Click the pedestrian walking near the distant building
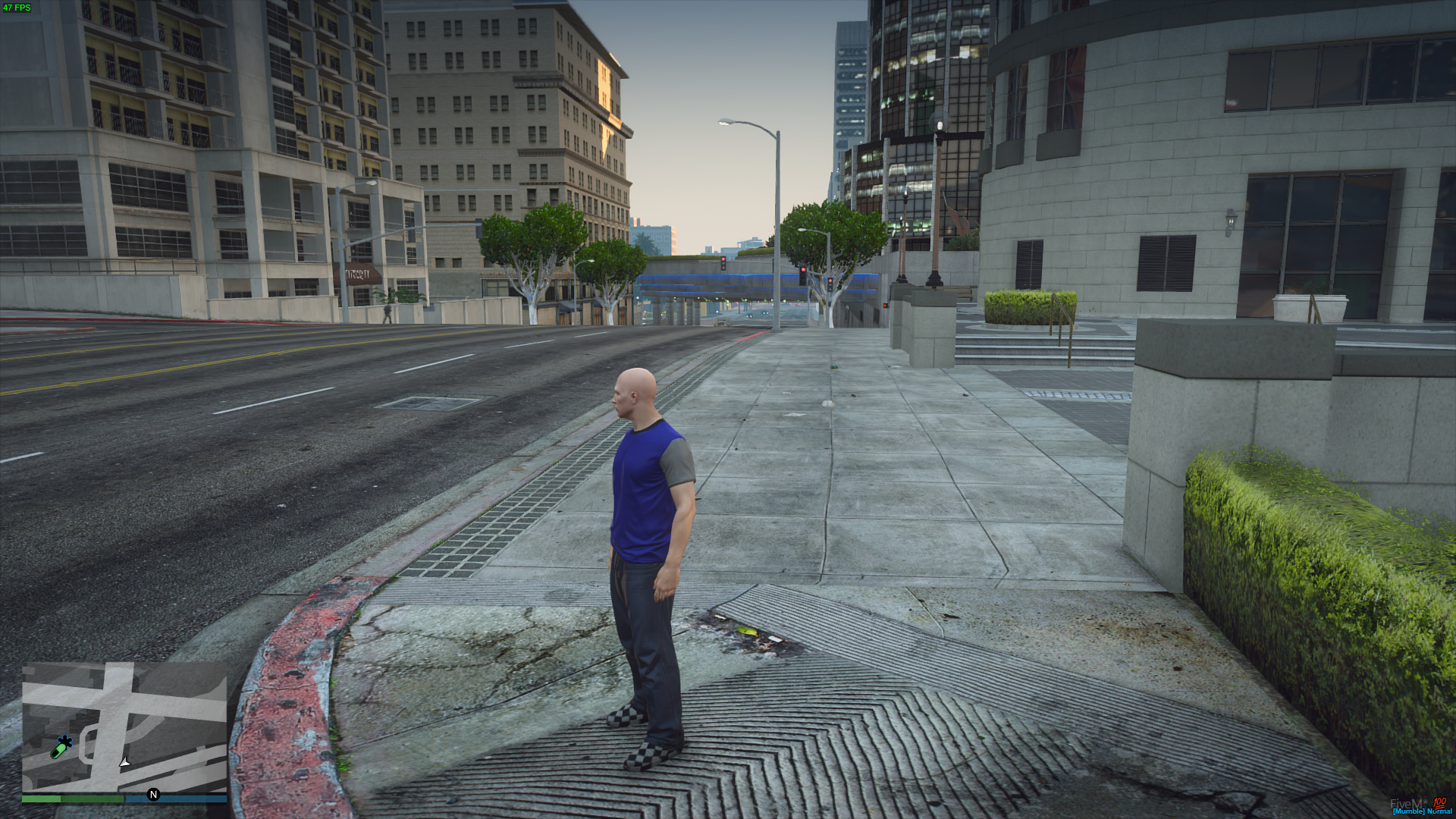Screen dimensions: 1456x819 388,311
